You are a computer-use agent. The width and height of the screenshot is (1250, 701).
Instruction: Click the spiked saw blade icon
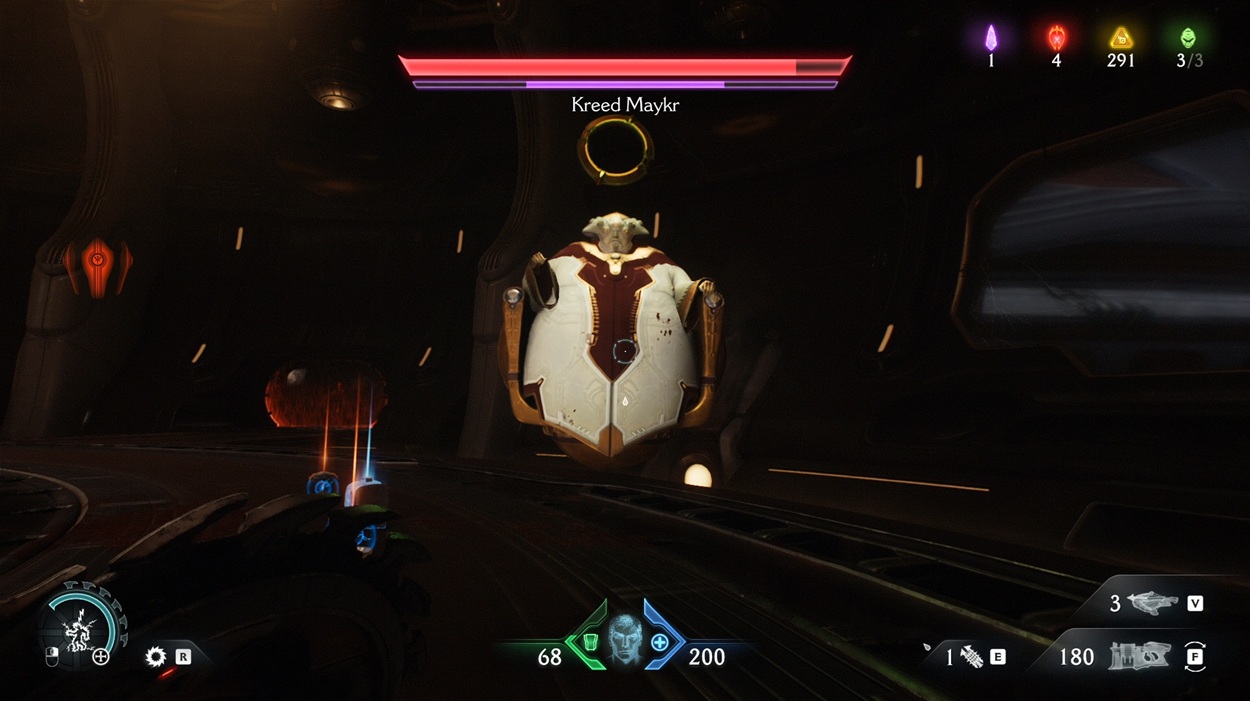pos(155,657)
